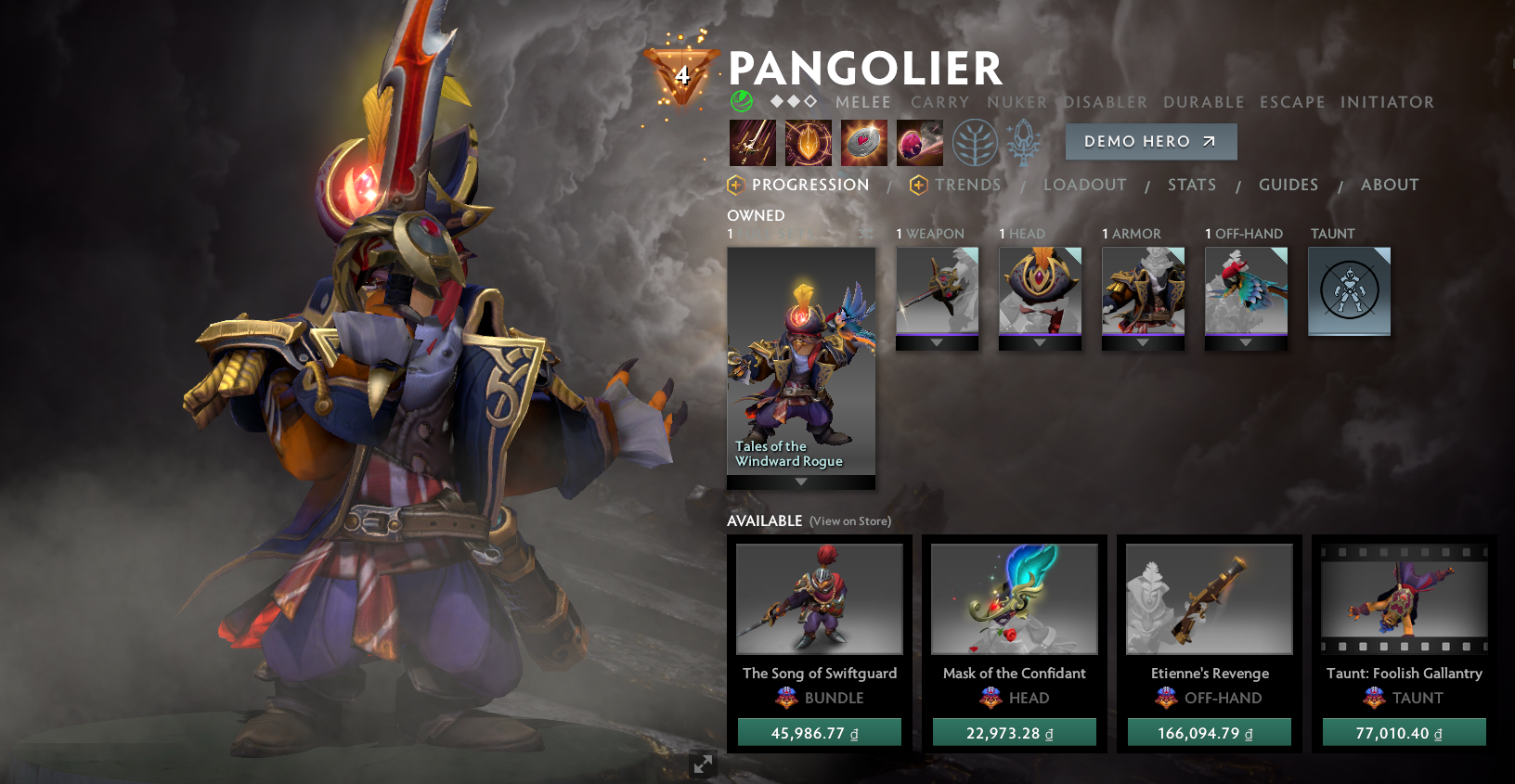
Task: Select the Rolling Thunder ability icon
Action: click(919, 144)
